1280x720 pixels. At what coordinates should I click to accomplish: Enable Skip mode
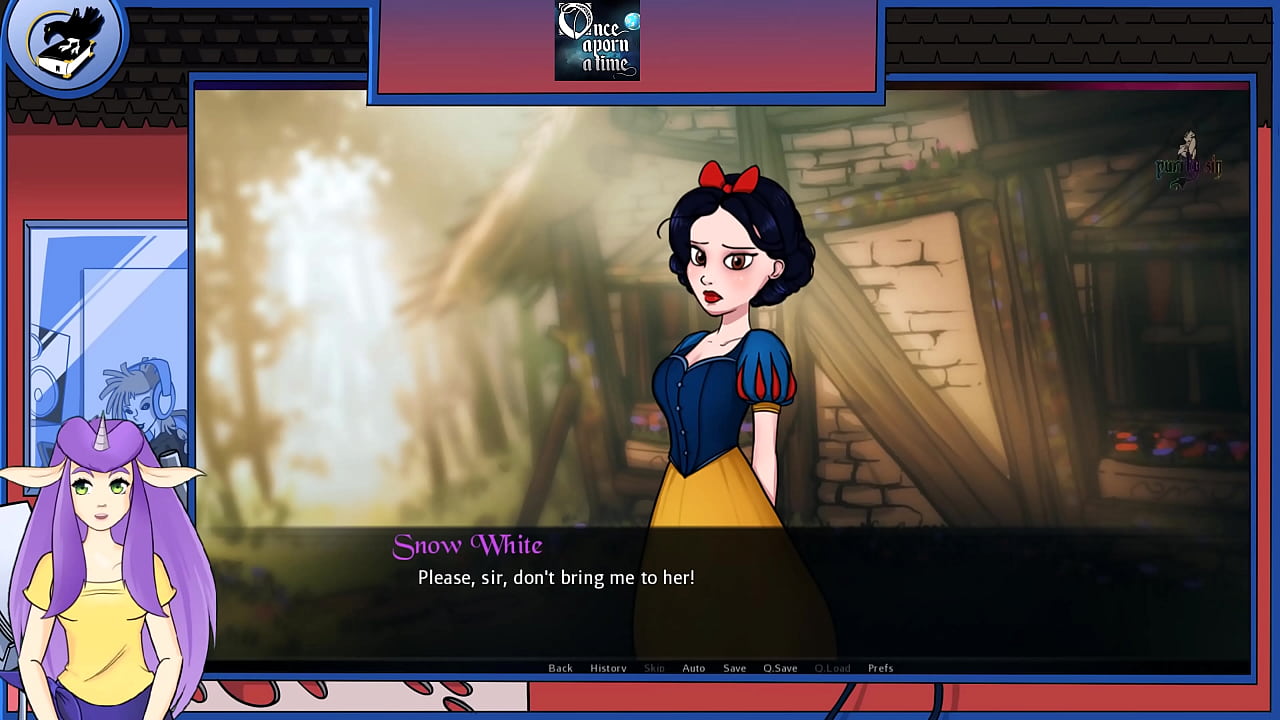point(653,667)
